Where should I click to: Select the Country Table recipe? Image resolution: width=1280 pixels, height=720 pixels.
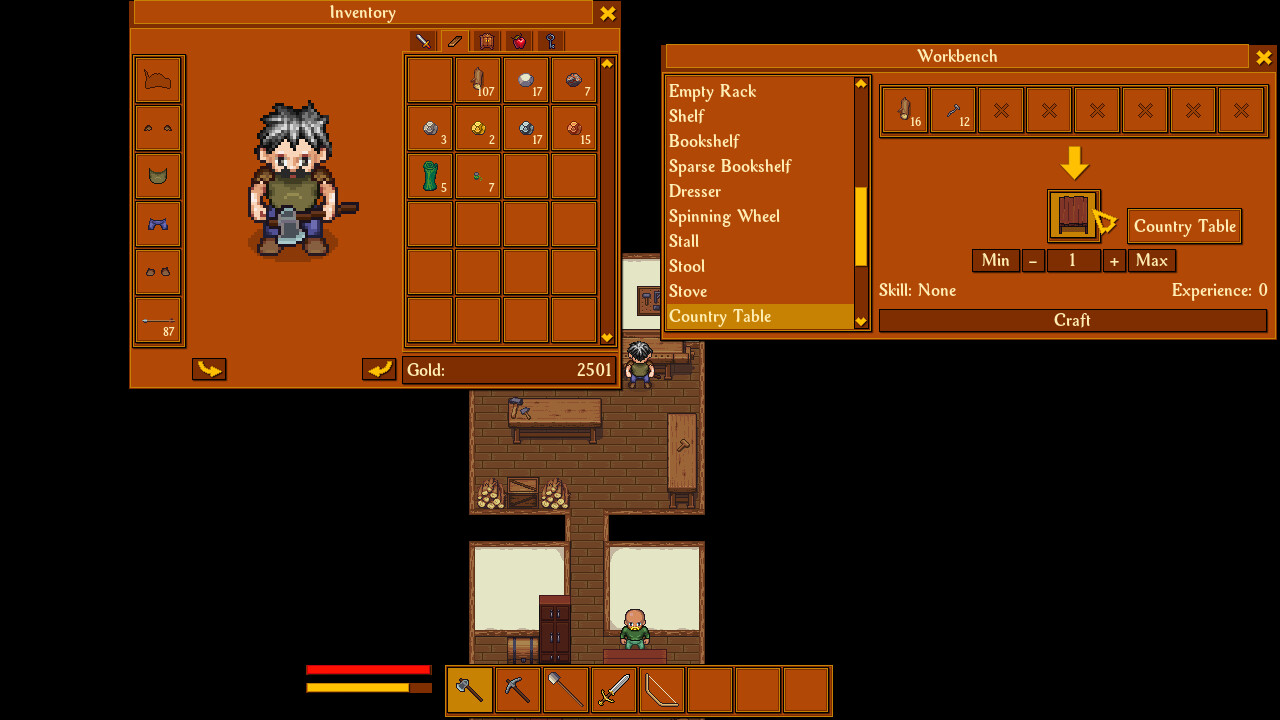coord(720,316)
